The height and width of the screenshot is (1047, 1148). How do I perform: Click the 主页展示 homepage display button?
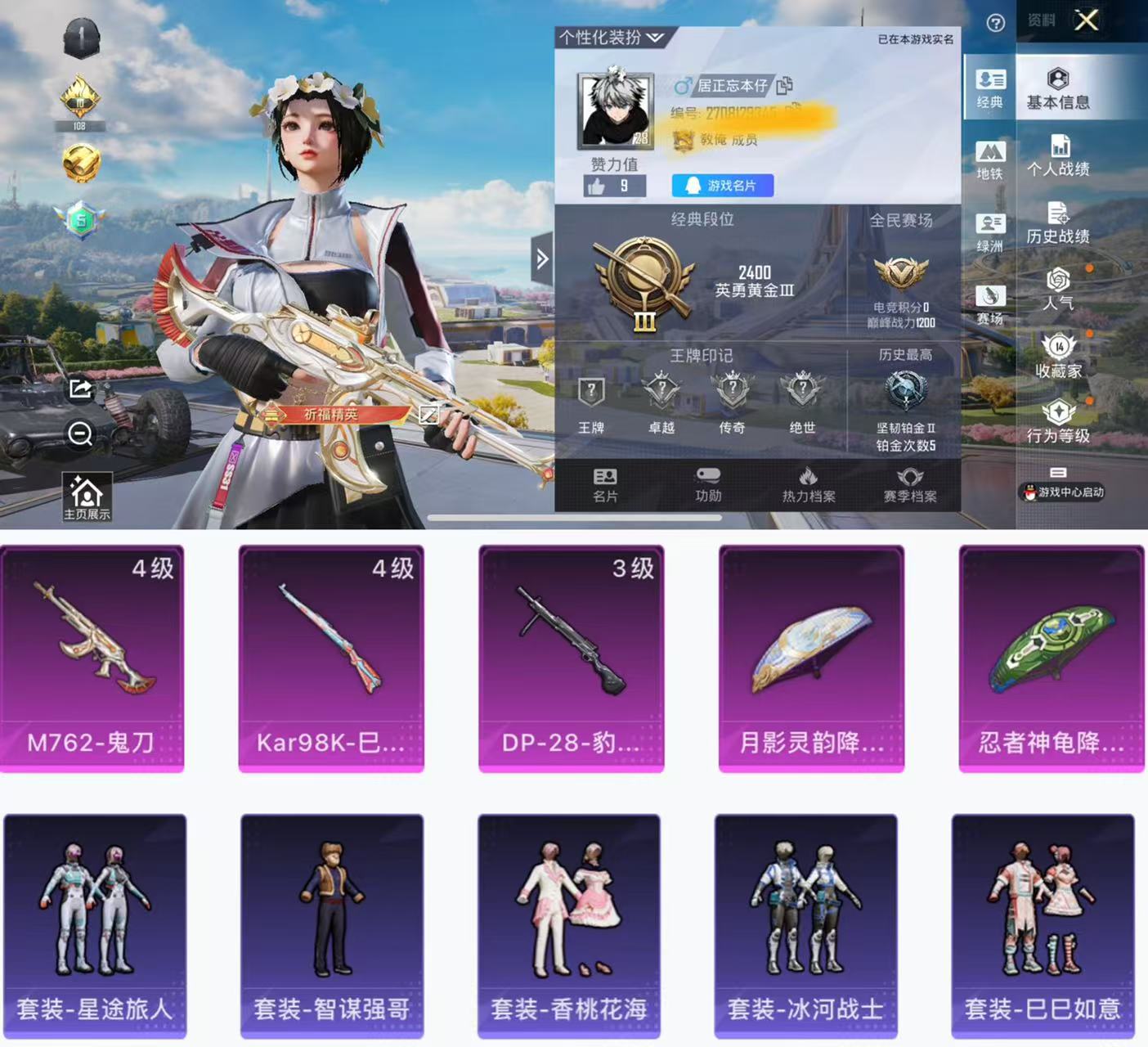[x=87, y=497]
